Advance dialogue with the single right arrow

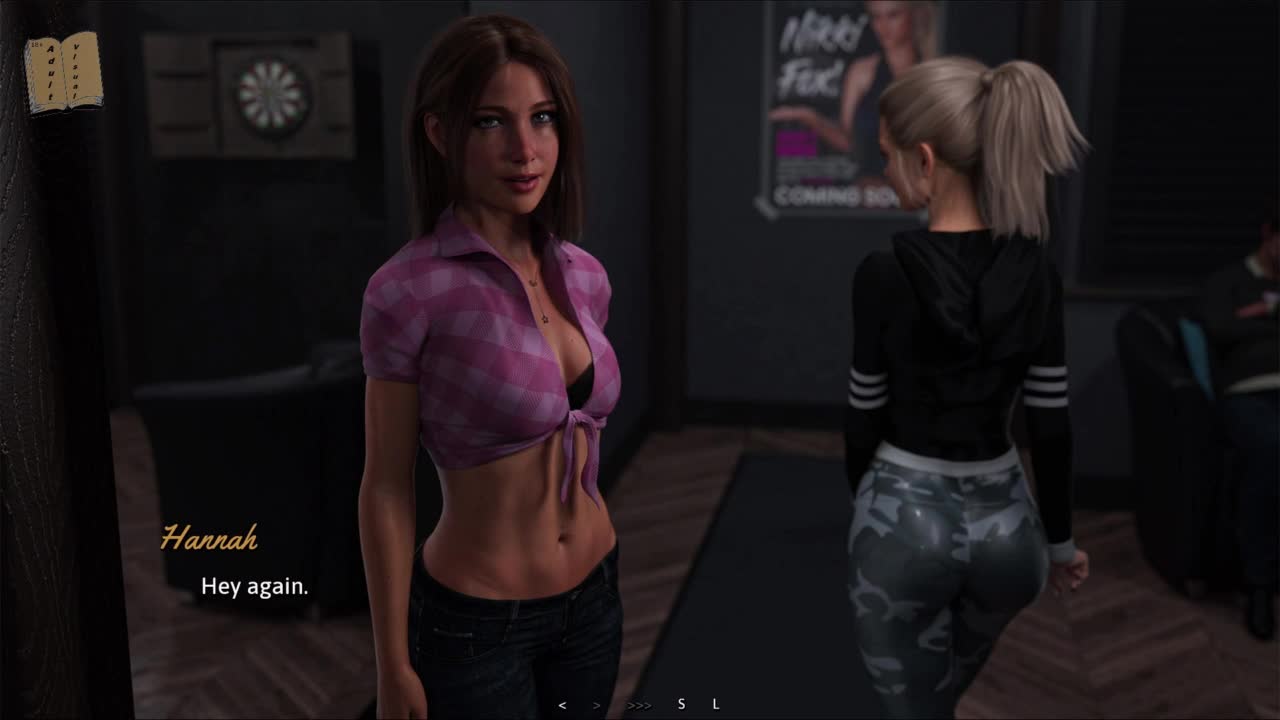pyautogui.click(x=597, y=705)
